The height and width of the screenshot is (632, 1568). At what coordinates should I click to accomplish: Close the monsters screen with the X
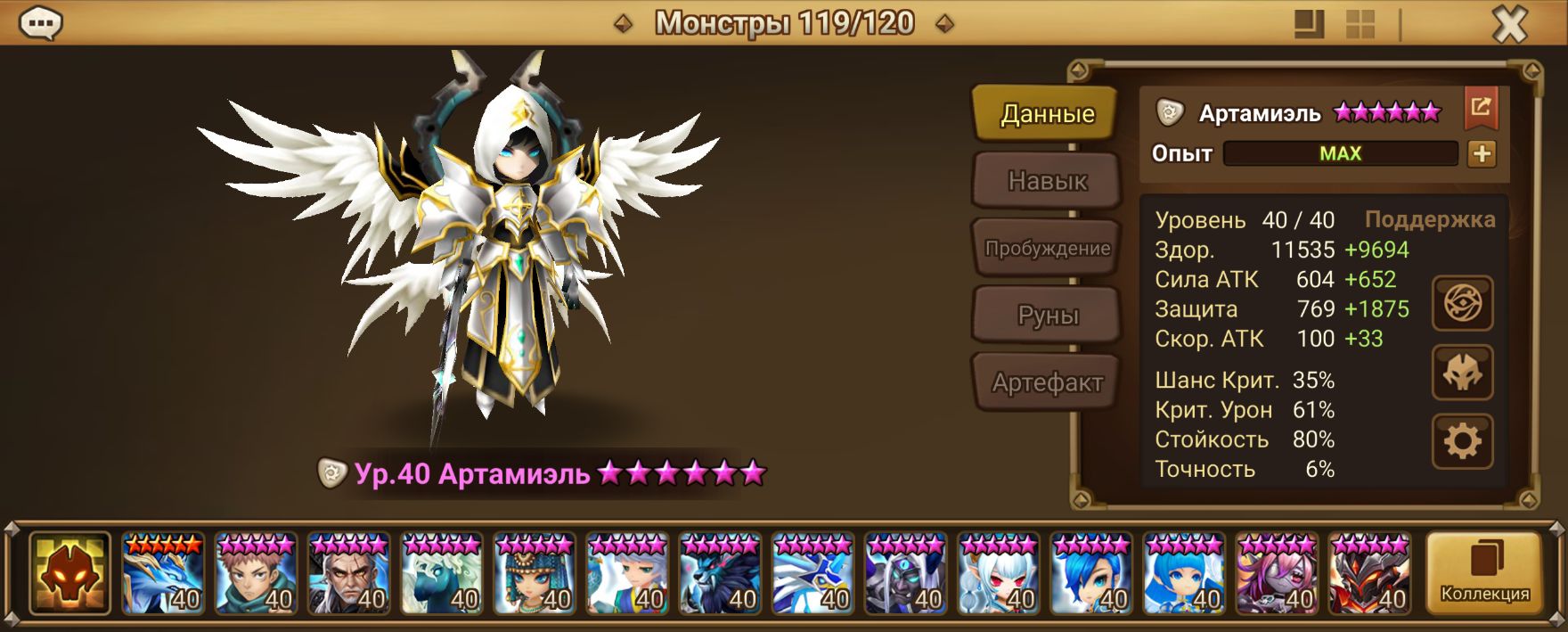tap(1509, 25)
